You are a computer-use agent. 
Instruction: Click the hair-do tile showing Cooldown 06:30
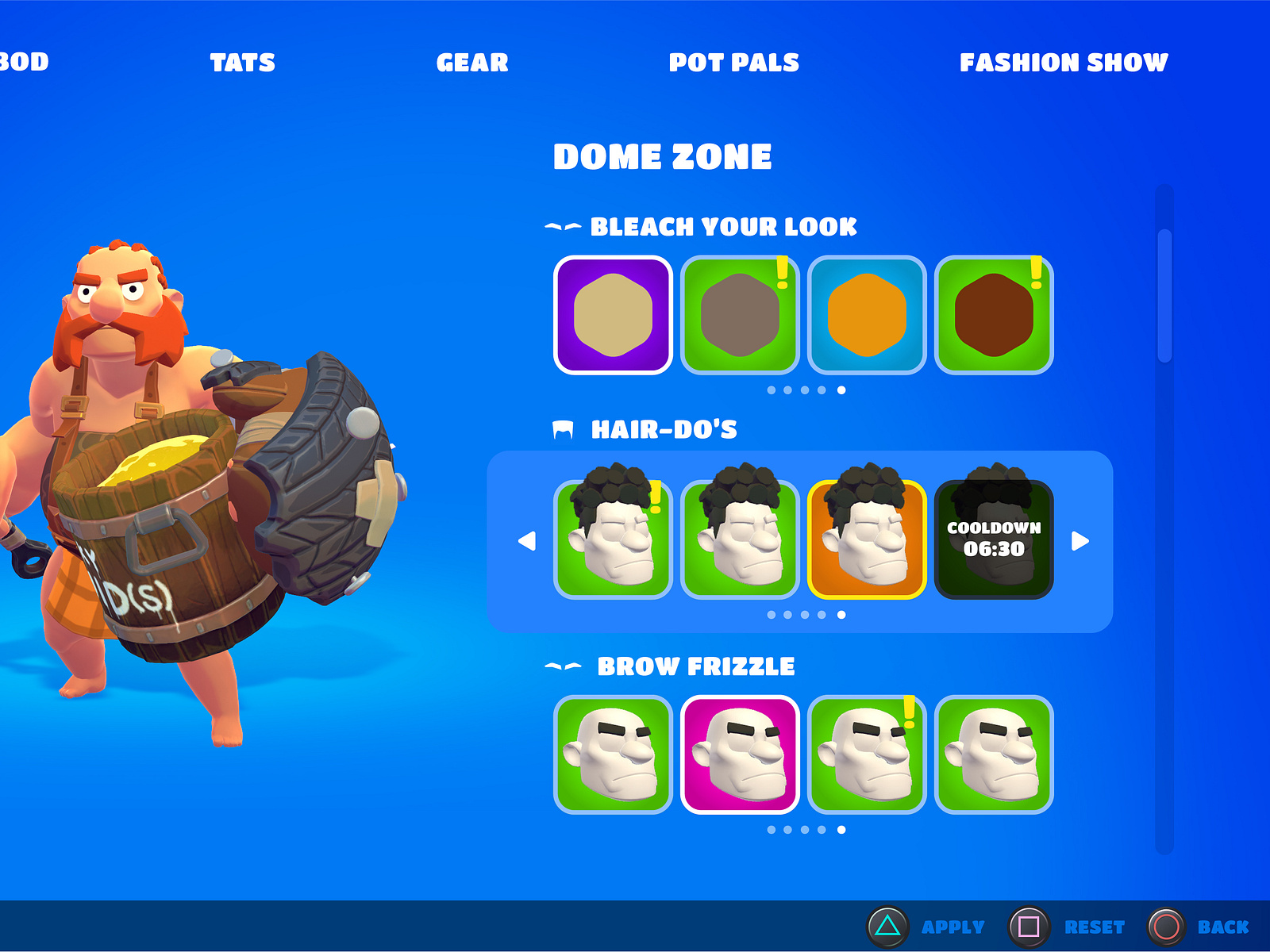click(994, 539)
